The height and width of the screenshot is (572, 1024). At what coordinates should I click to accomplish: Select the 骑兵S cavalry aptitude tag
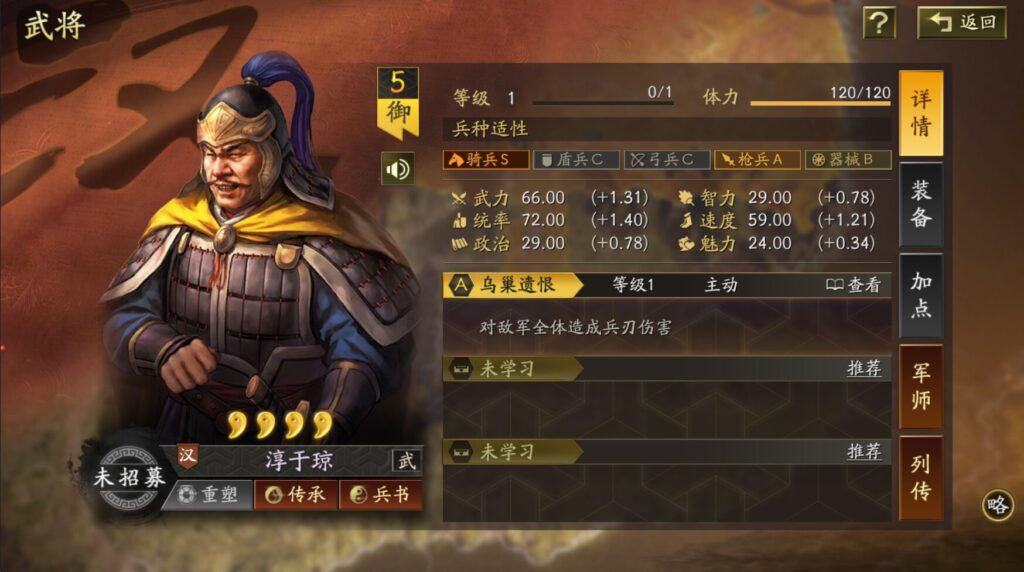point(486,160)
